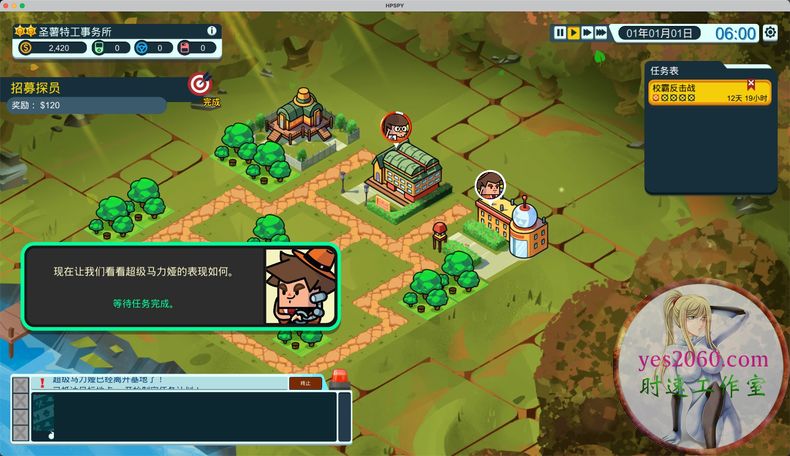Viewport: 790px width, 456px height.
Task: Click the red alarm siren icon
Action: click(x=340, y=378)
